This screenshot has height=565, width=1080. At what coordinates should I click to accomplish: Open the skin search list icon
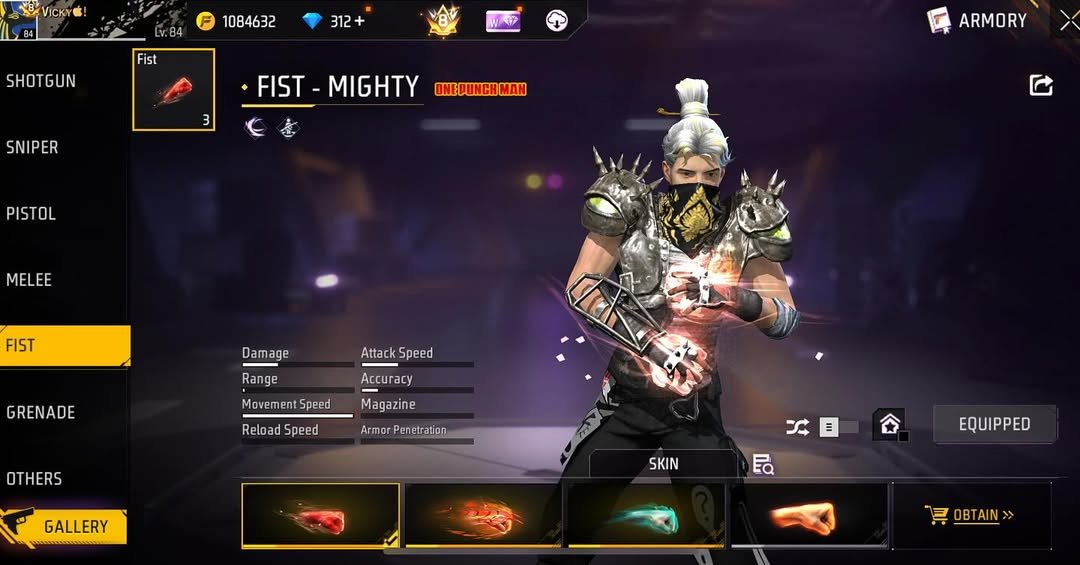tap(763, 464)
